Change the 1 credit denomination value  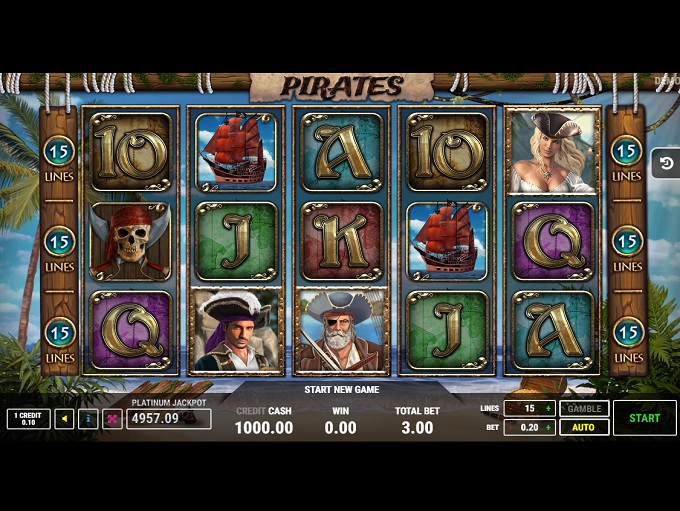[28, 419]
